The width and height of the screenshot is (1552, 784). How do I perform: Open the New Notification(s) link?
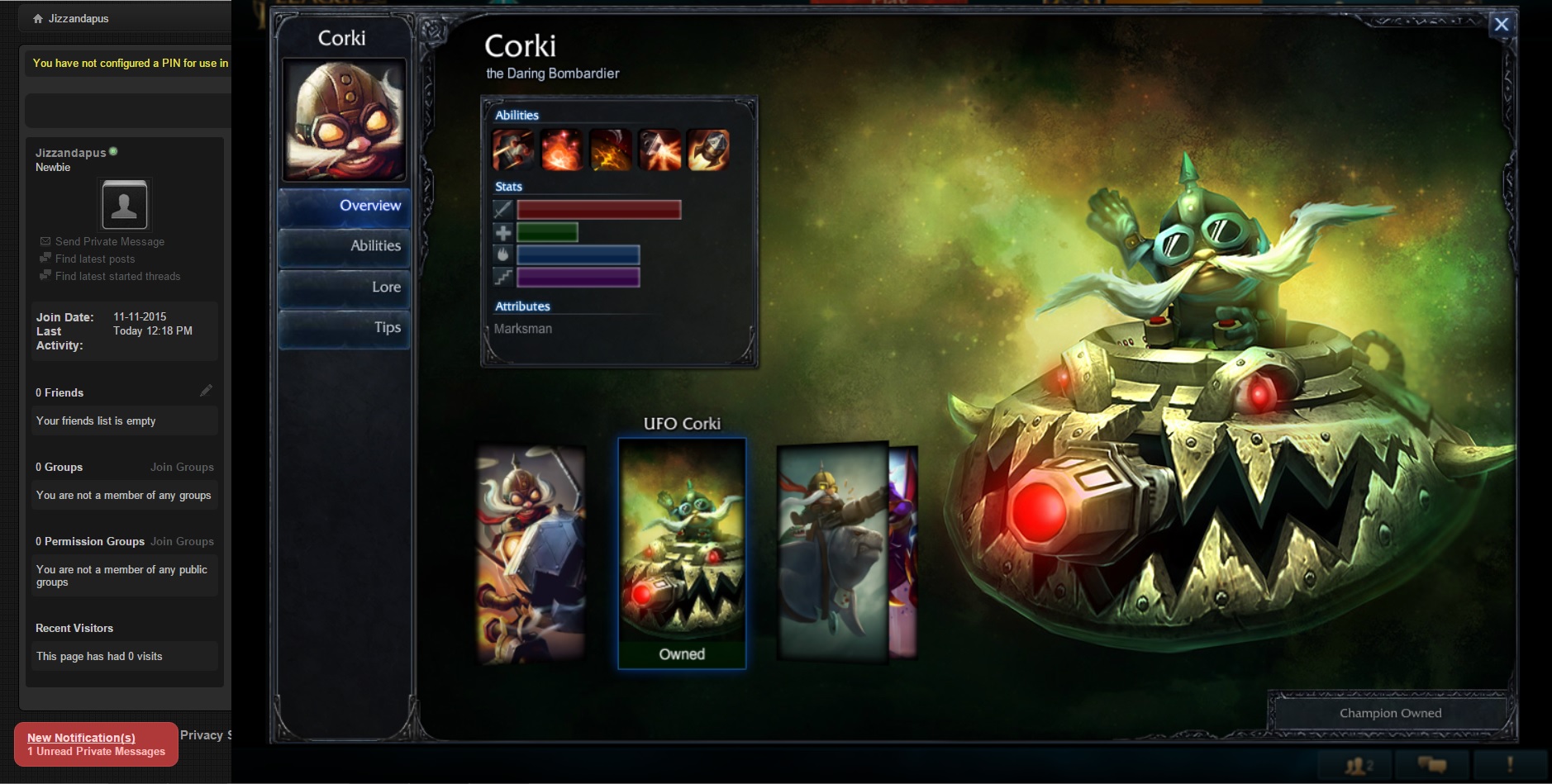point(81,738)
